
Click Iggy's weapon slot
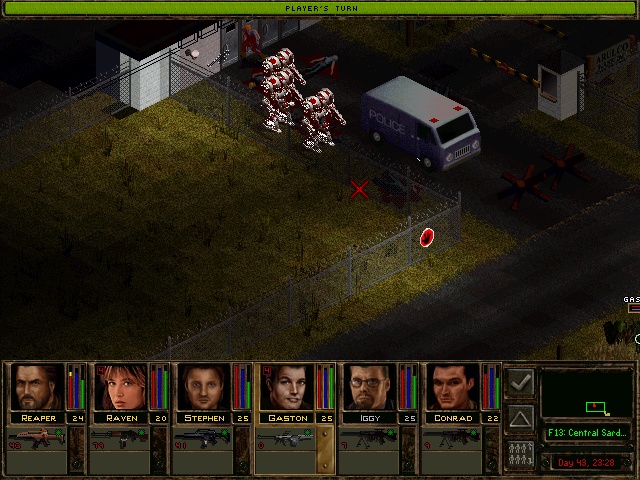tap(370, 438)
